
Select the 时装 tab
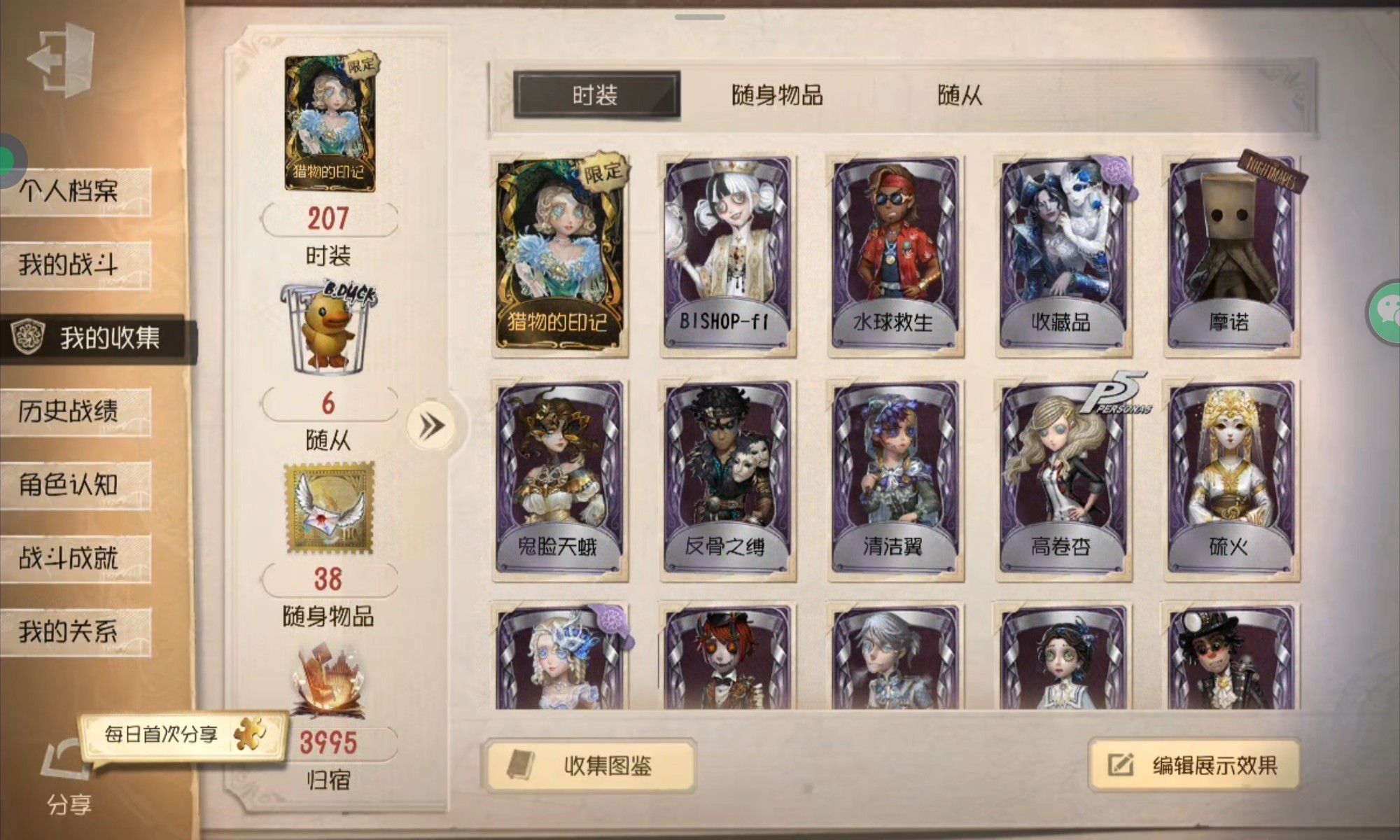tap(596, 95)
